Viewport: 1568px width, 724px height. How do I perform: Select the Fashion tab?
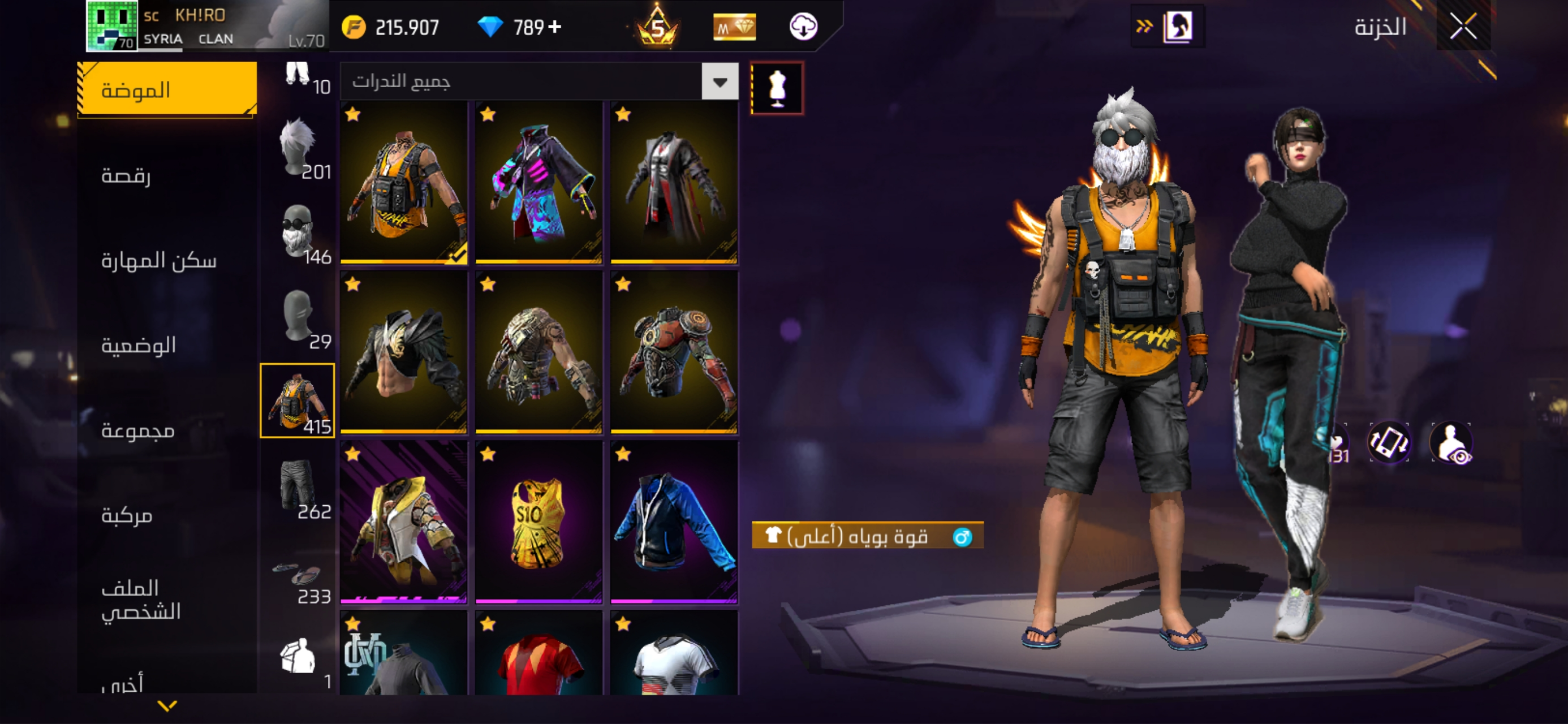click(166, 89)
